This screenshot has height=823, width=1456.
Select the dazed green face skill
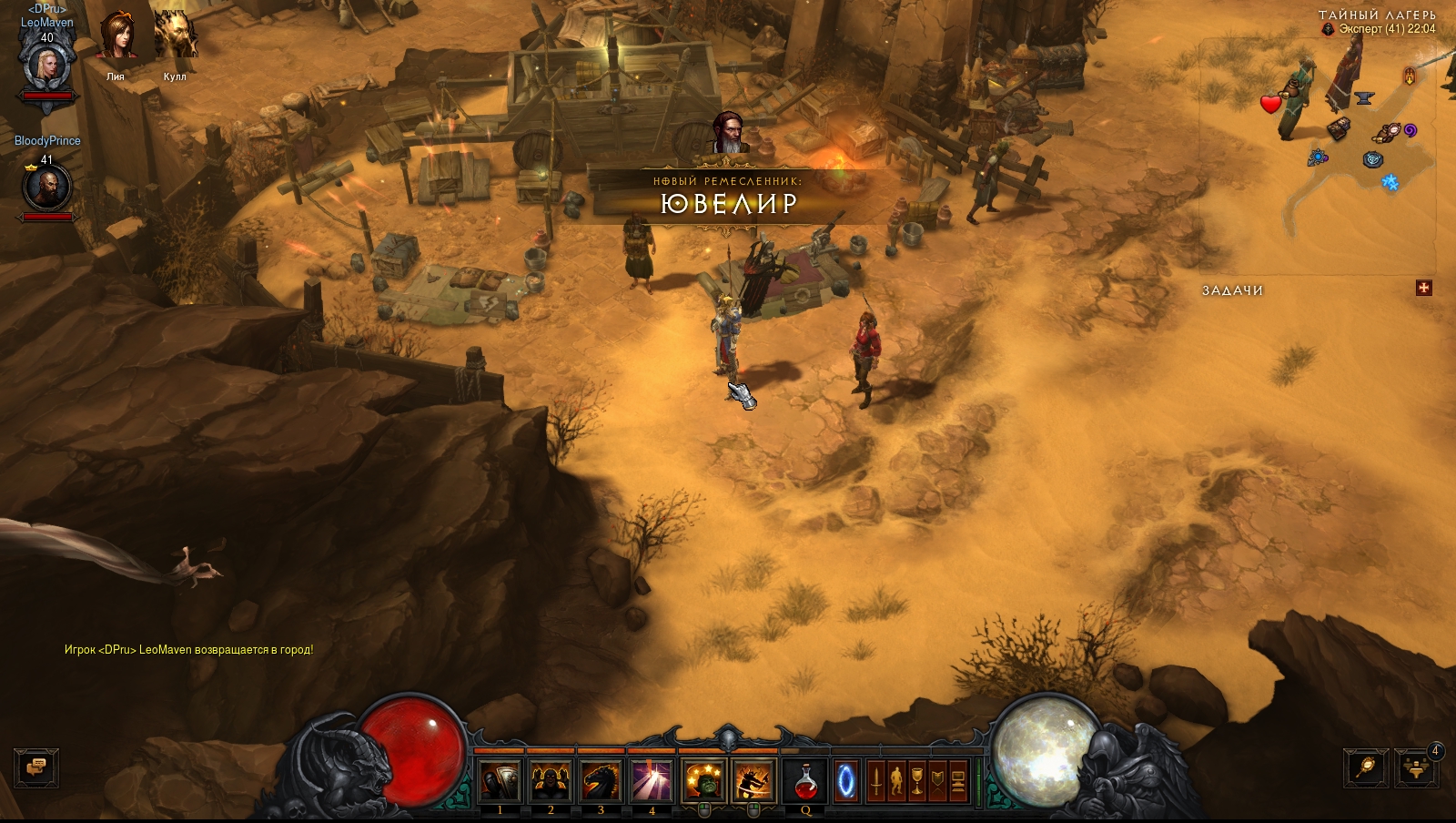(x=703, y=781)
